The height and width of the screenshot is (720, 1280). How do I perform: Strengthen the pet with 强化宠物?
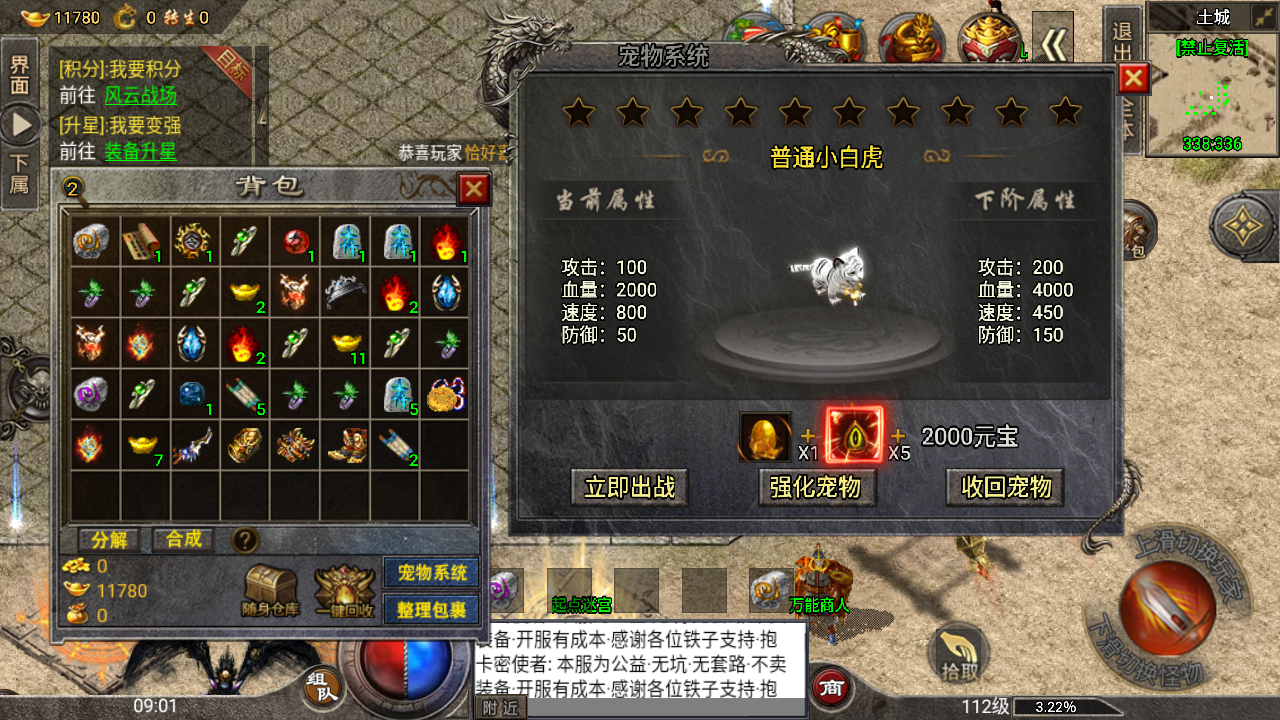(815, 487)
